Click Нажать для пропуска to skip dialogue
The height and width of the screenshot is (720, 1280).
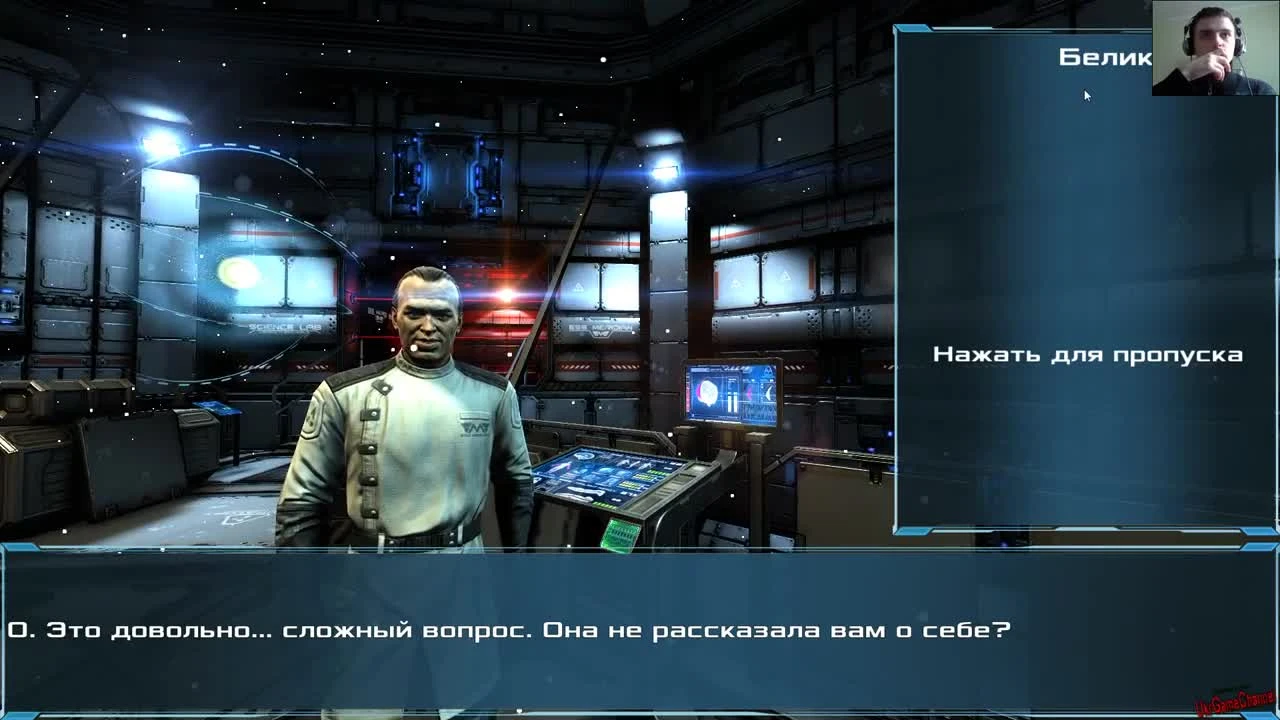[1088, 354]
